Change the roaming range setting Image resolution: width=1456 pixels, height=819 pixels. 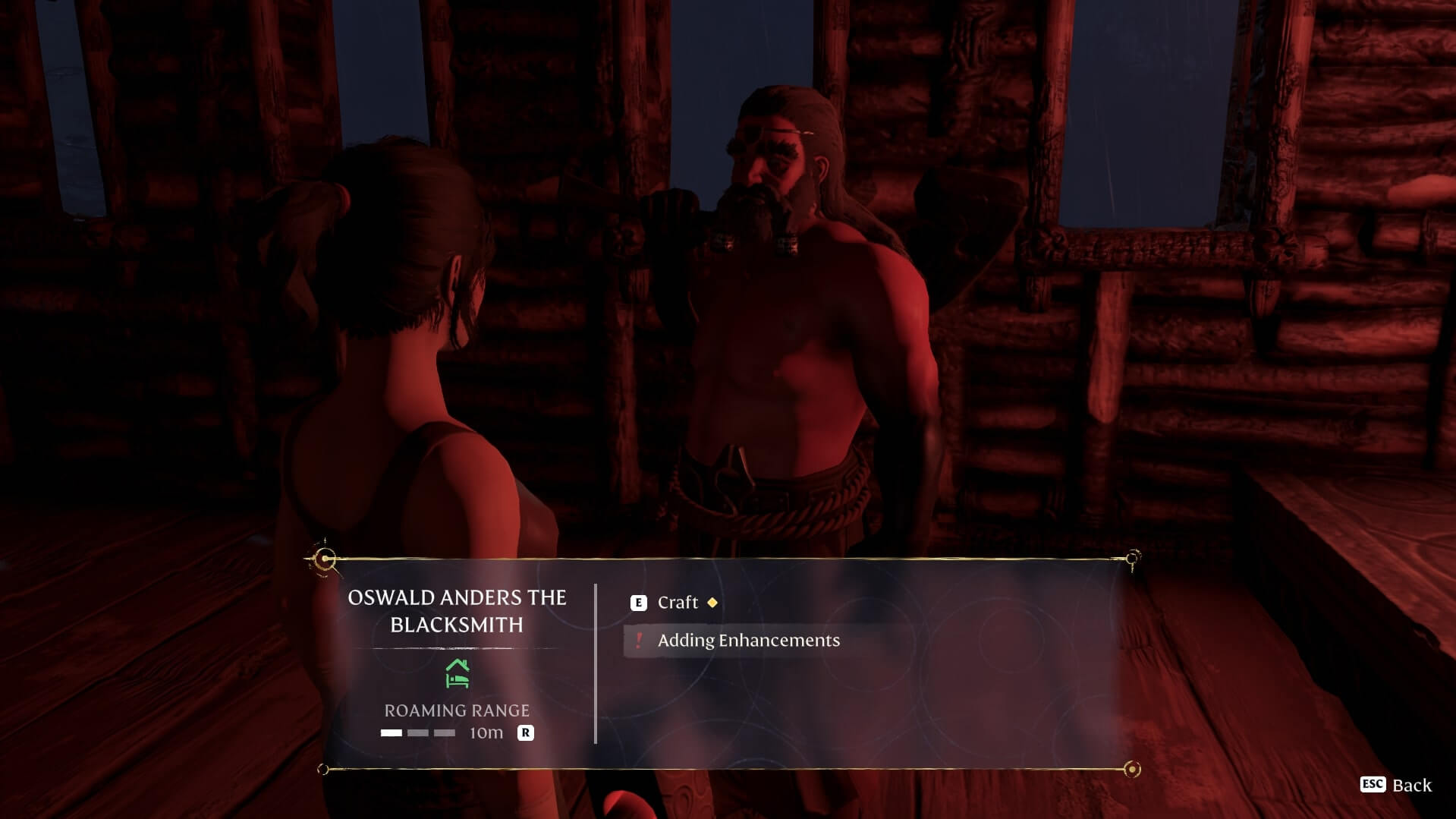(x=525, y=732)
